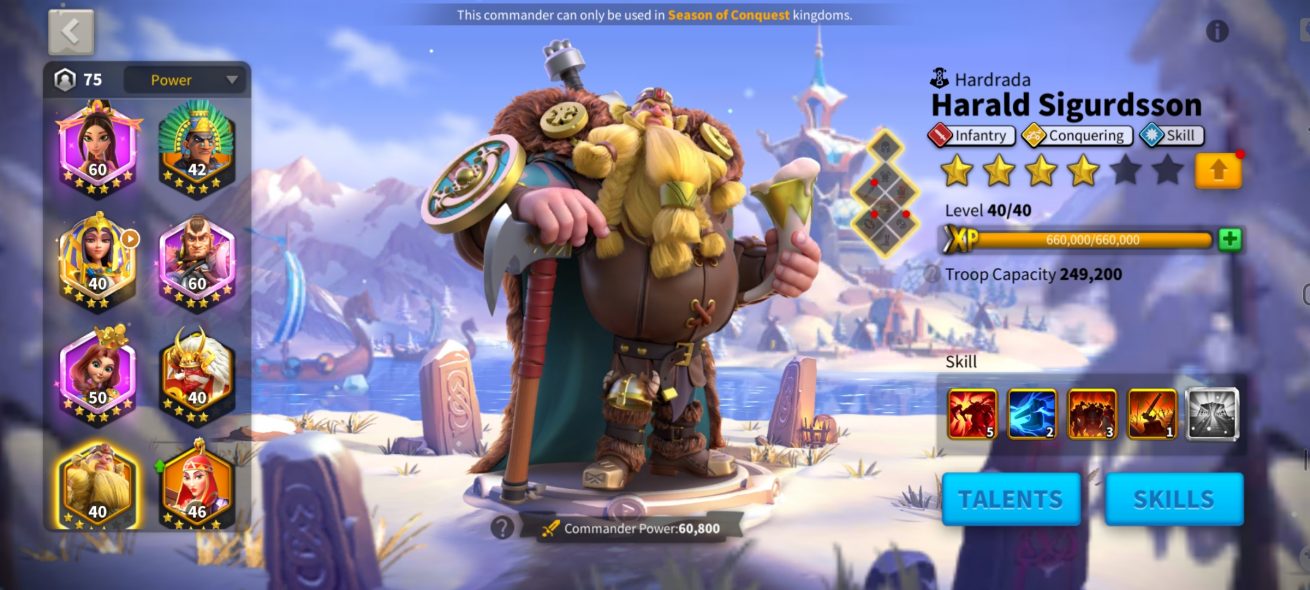Screen dimensions: 1310x590
Task: Select the first red skill icon, level 5
Action: [972, 414]
